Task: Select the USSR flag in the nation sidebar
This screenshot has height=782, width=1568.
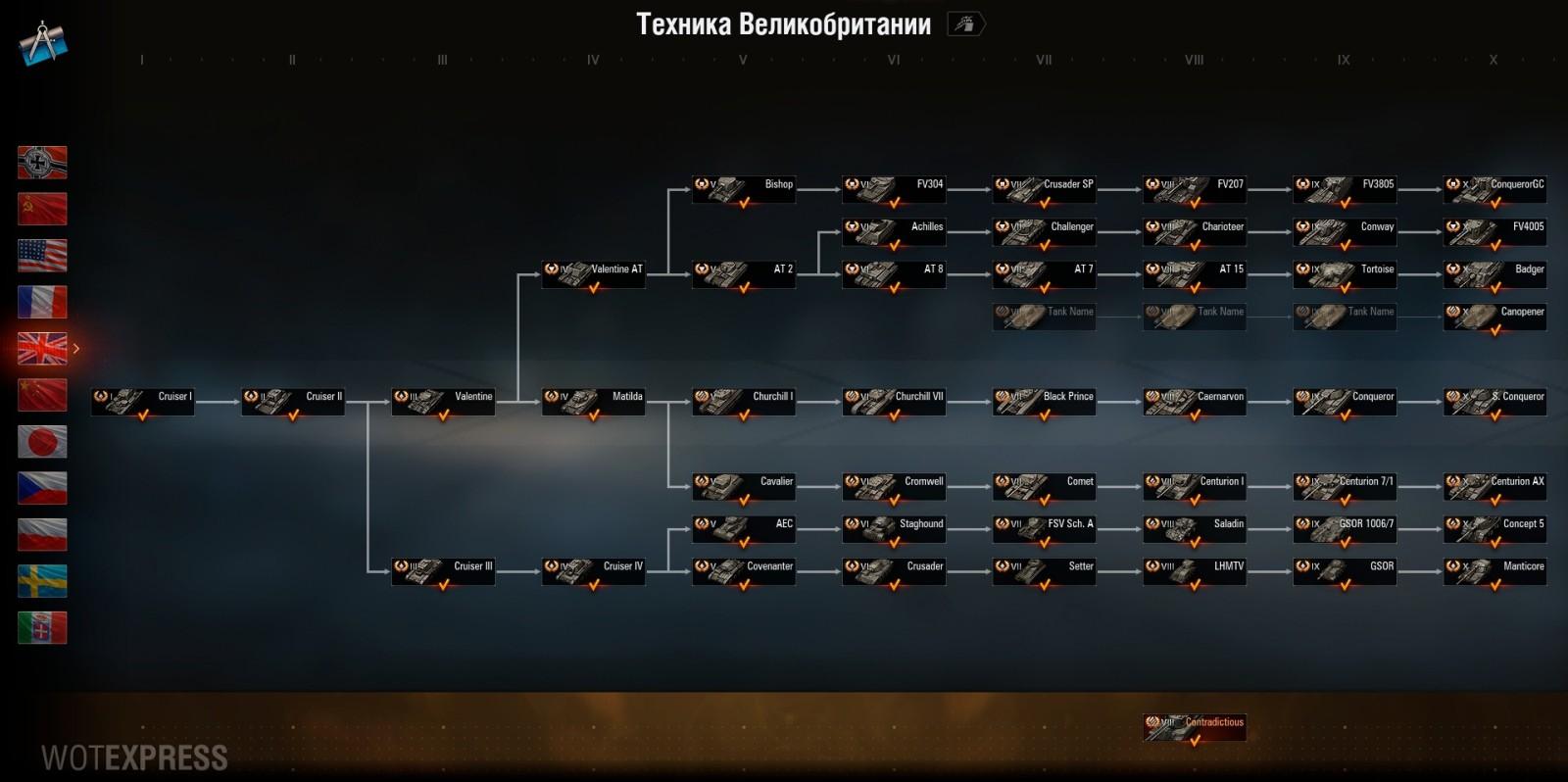Action: pyautogui.click(x=42, y=209)
